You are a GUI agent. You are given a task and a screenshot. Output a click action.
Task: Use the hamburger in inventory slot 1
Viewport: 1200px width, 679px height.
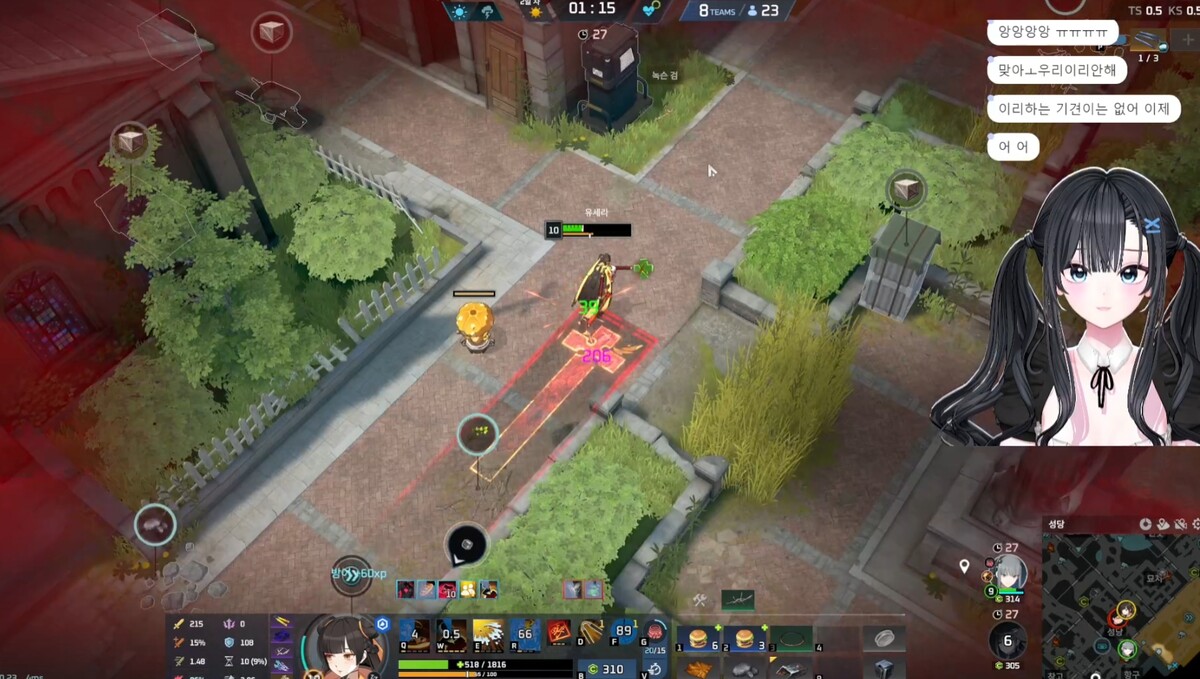[x=699, y=639]
